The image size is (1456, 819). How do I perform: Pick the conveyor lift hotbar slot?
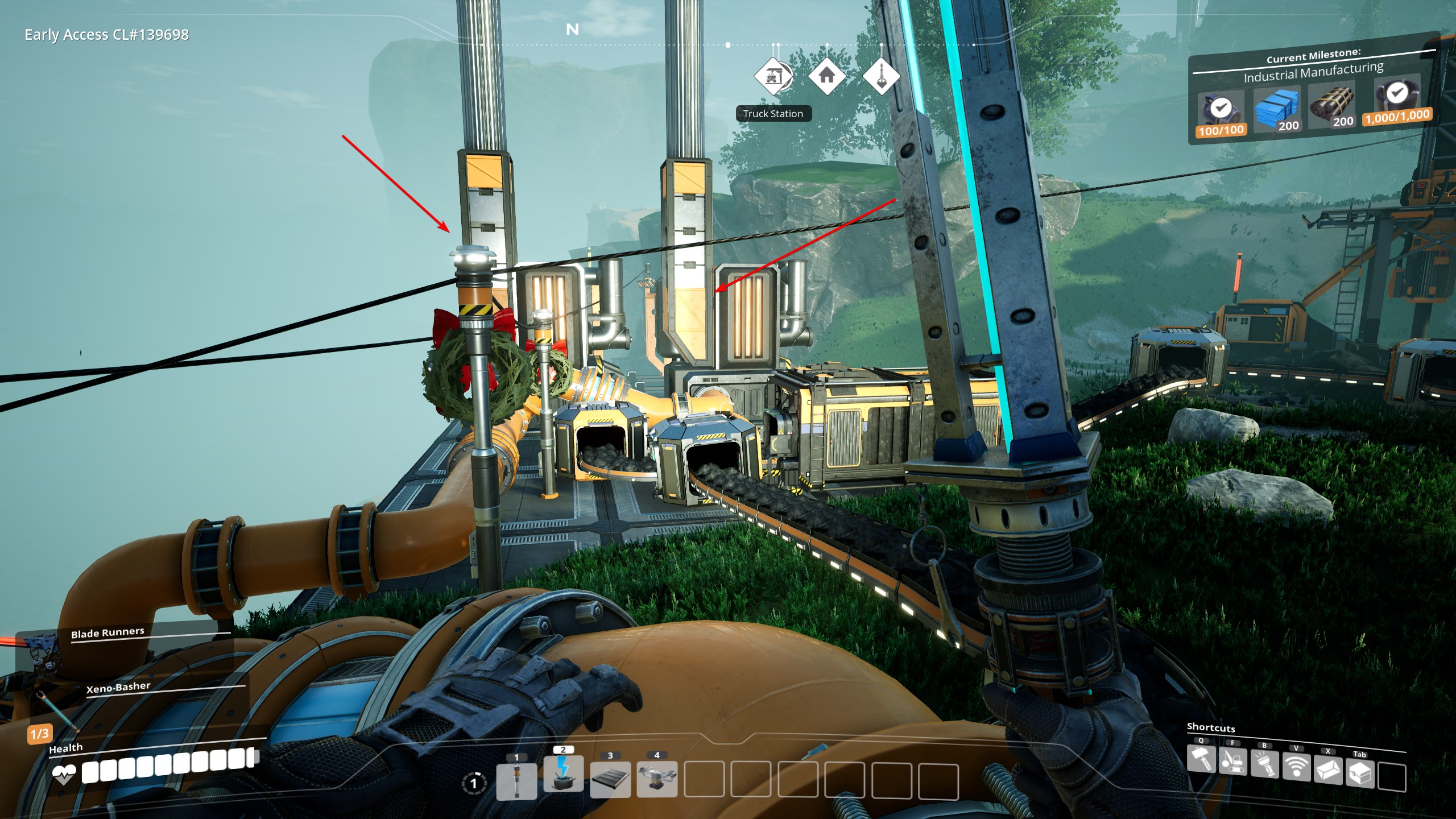(657, 778)
